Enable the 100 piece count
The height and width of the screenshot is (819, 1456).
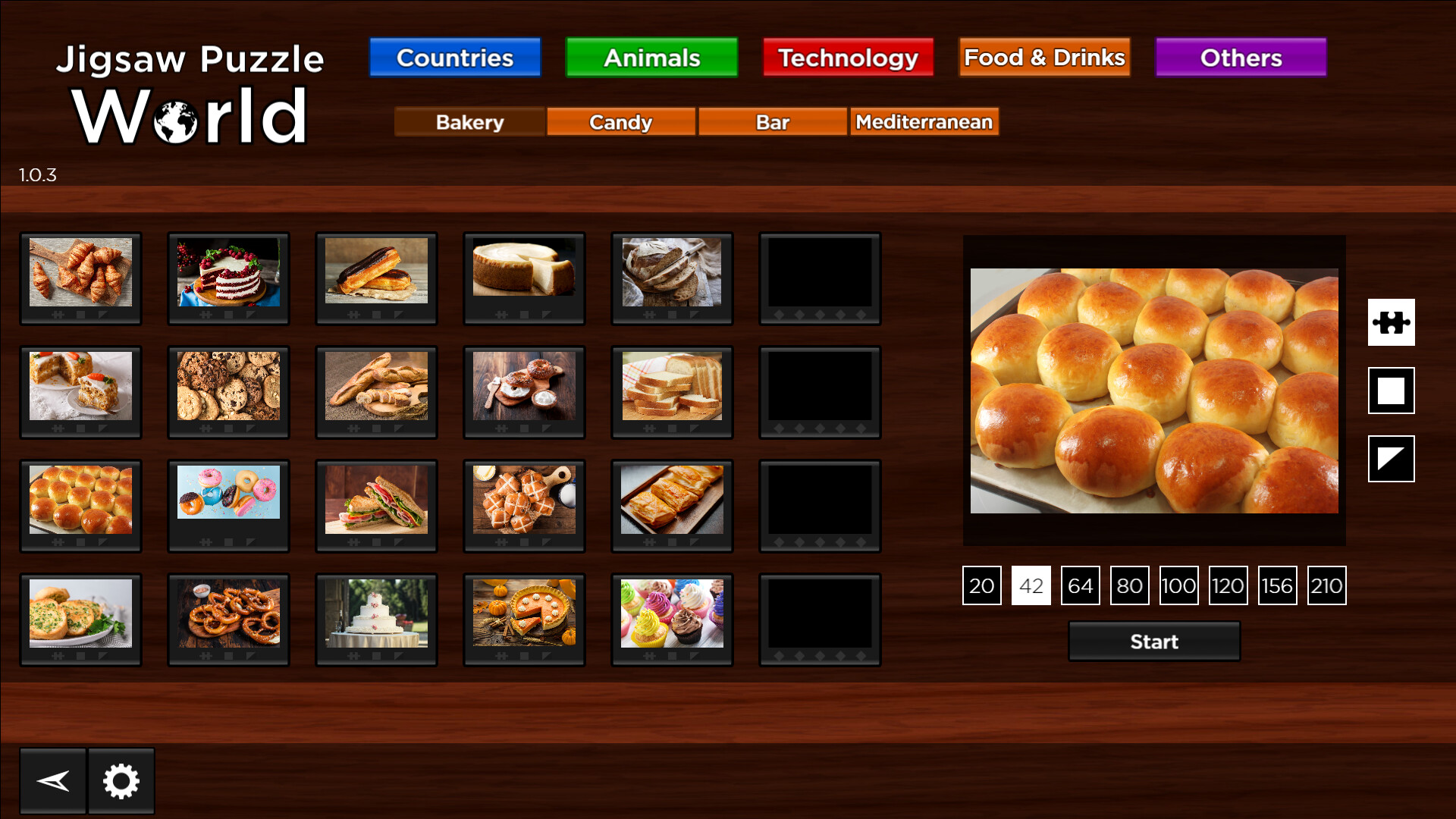(1178, 585)
